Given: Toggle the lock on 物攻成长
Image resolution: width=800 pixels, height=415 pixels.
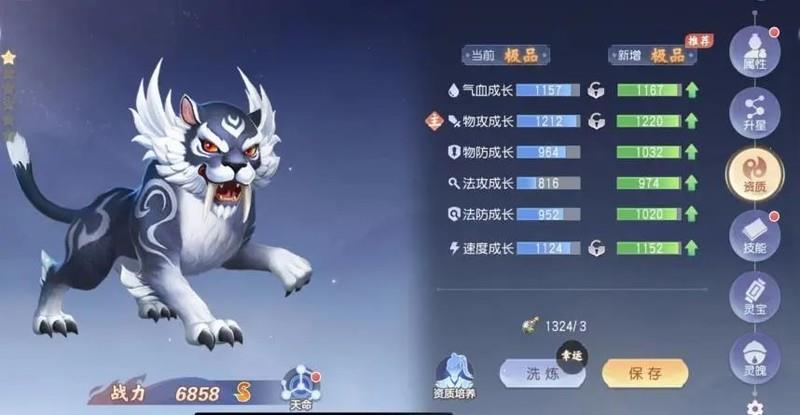Looking at the screenshot, I should (597, 121).
